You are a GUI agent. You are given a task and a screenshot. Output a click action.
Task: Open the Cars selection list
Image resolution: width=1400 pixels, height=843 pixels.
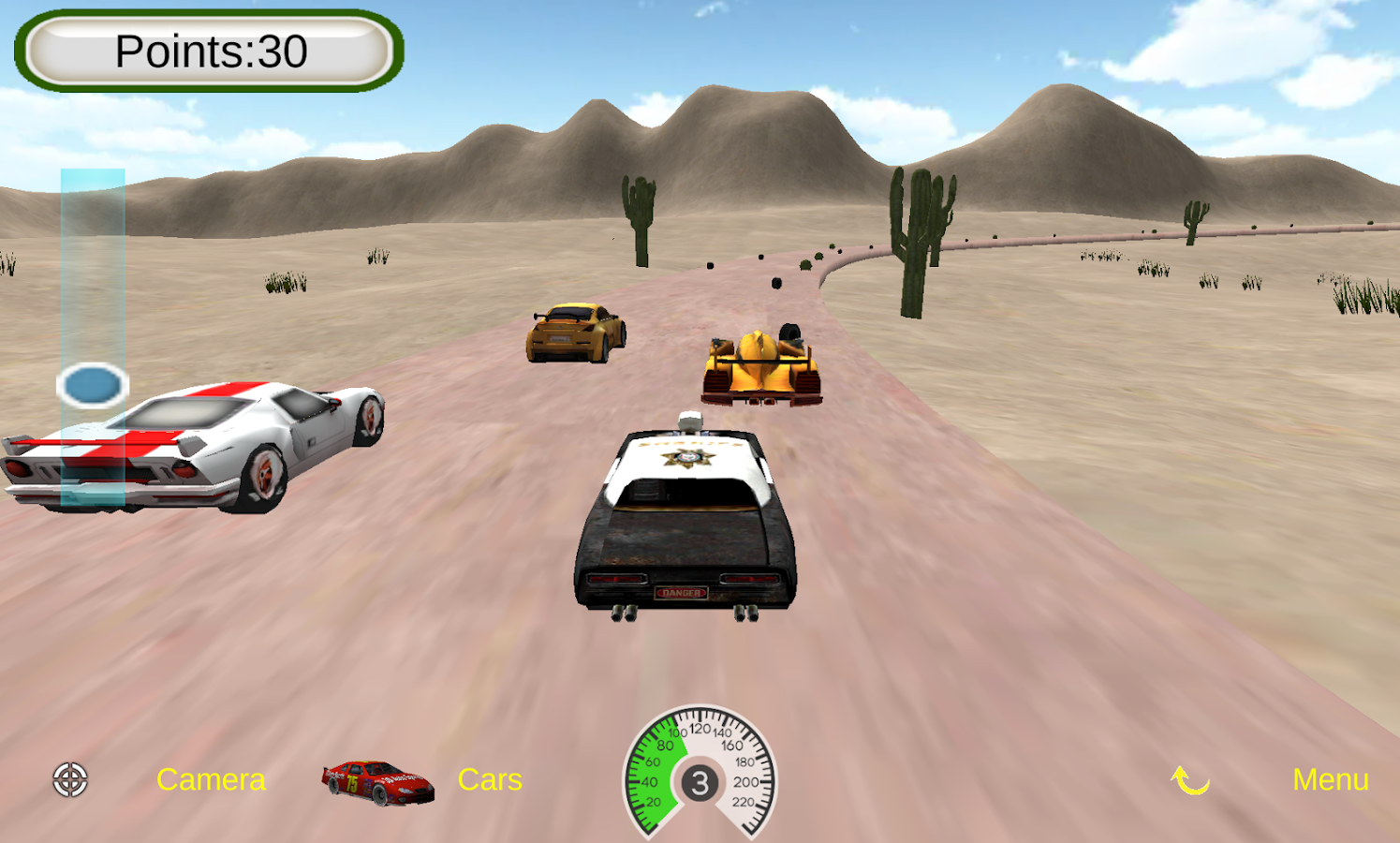pyautogui.click(x=490, y=779)
